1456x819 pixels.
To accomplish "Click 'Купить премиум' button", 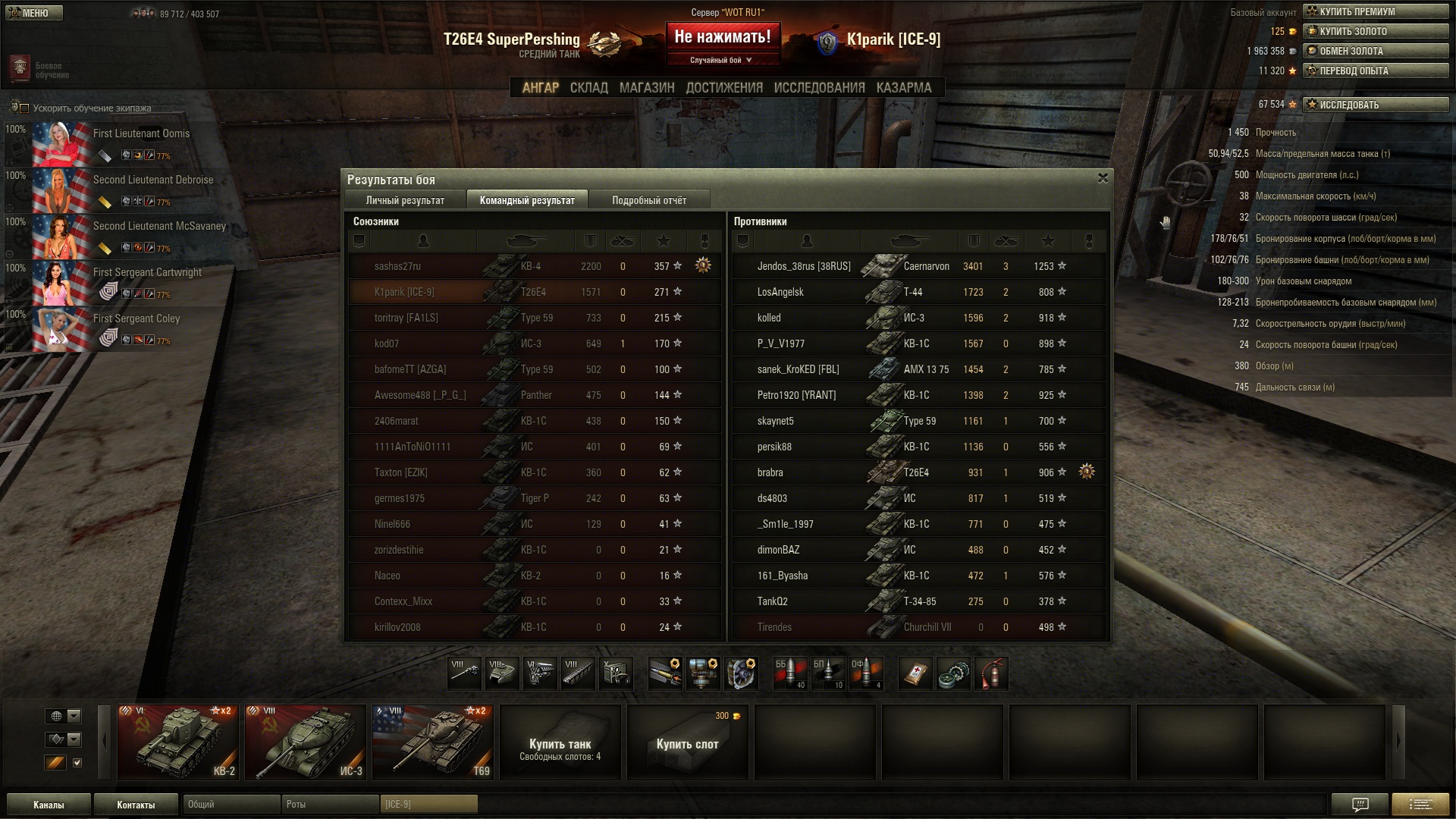I will [1375, 11].
